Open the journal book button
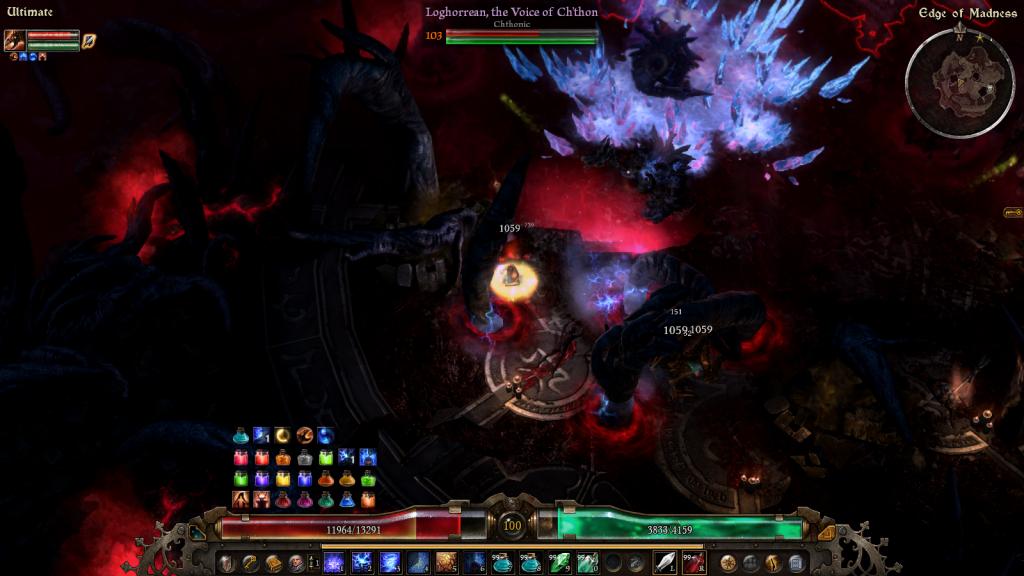The height and width of the screenshot is (576, 1024). pos(273,563)
